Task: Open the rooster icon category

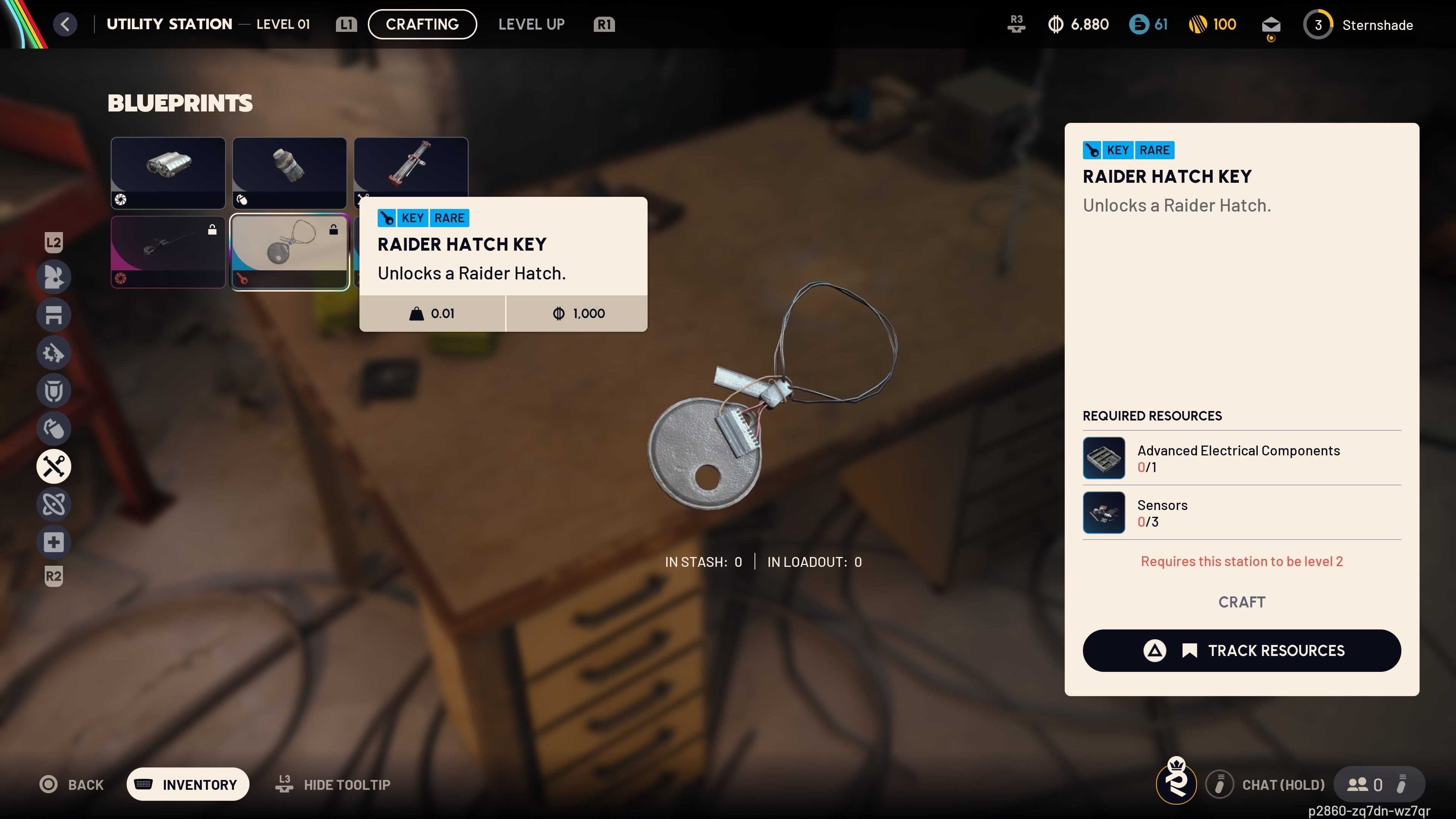Action: tap(54, 277)
